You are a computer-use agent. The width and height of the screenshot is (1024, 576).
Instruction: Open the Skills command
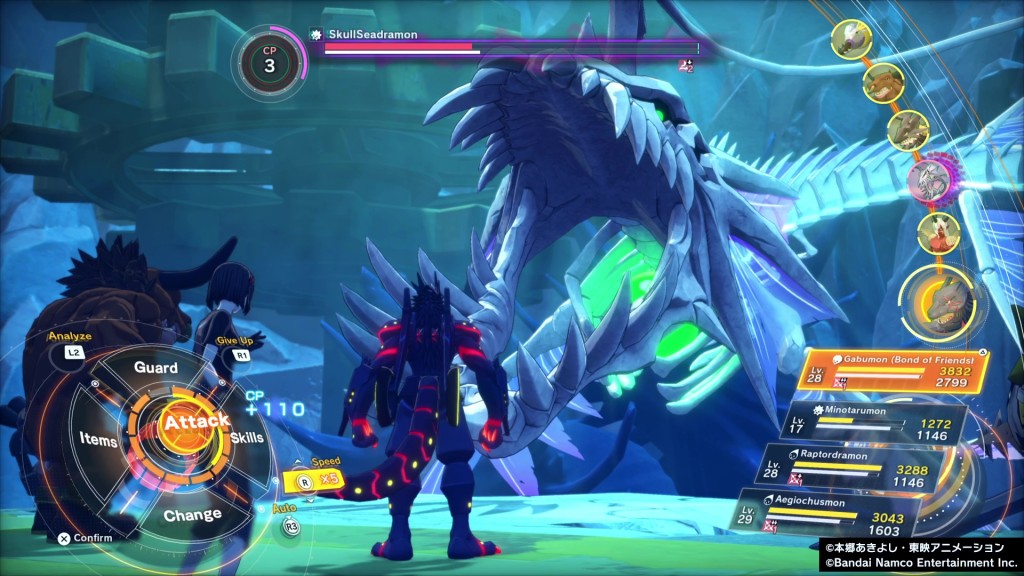(x=247, y=439)
